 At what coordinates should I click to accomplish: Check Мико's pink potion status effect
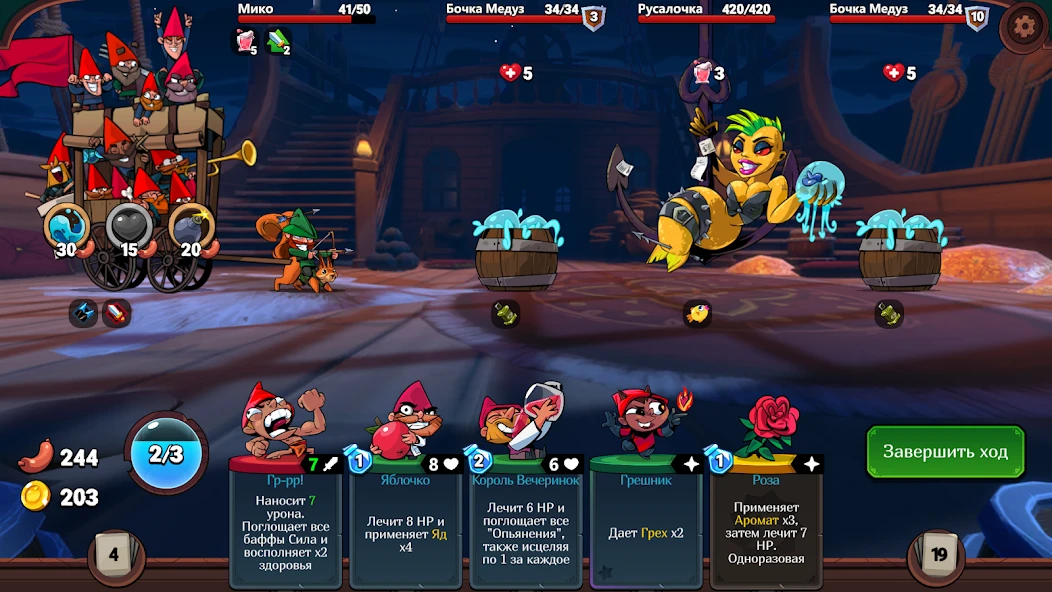(245, 40)
